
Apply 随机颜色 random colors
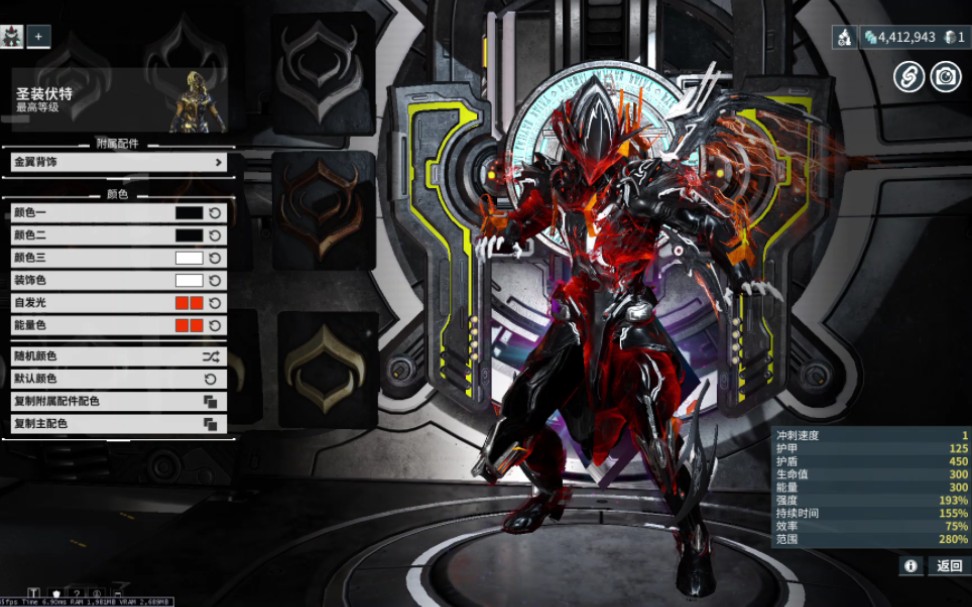(118, 356)
